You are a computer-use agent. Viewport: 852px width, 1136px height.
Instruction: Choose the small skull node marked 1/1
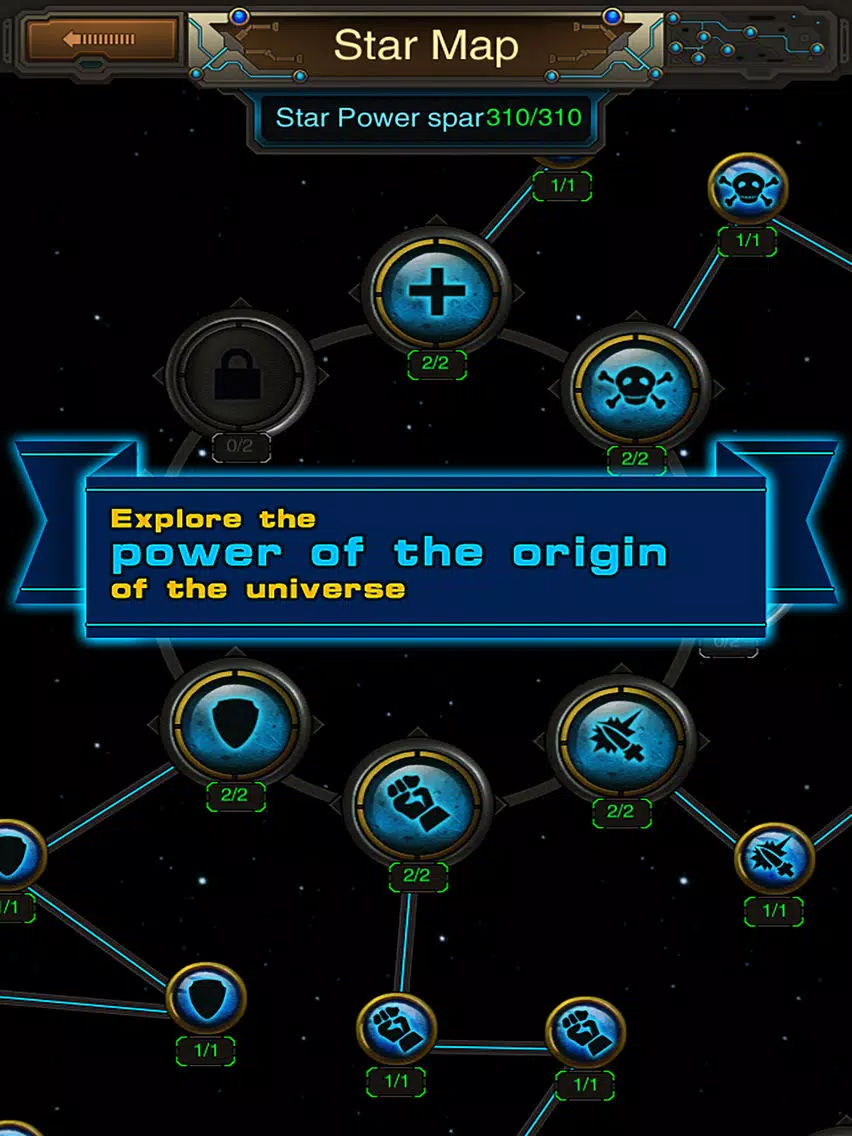click(x=748, y=189)
